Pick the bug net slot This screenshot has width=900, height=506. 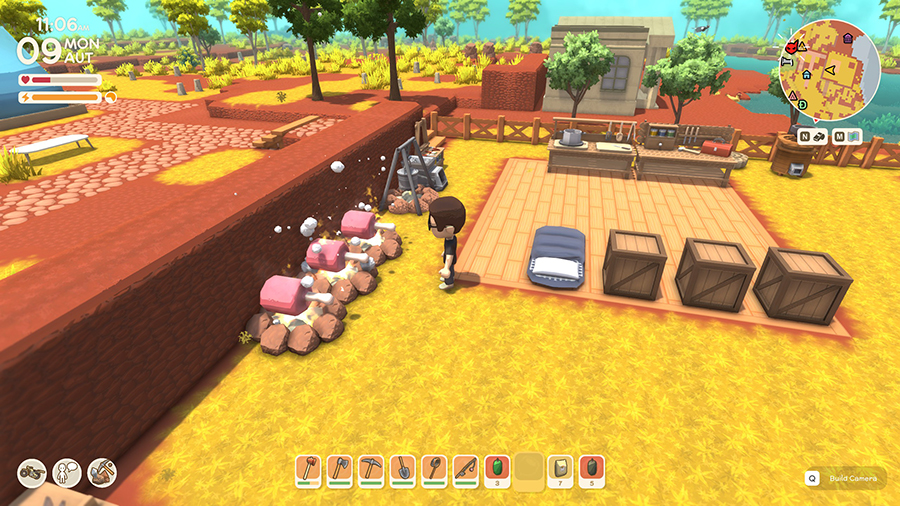433,469
